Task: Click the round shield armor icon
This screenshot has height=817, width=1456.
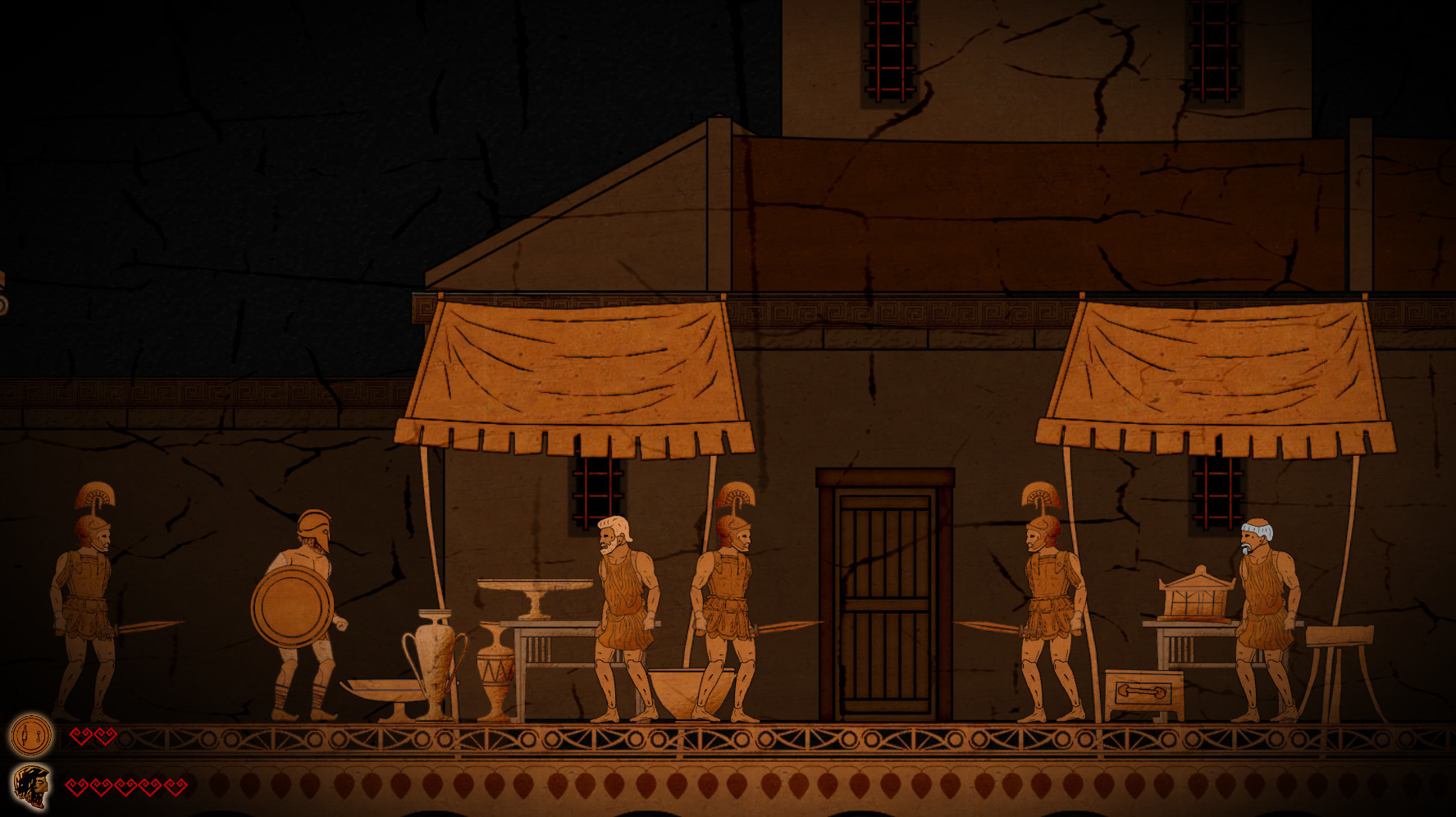Action: [x=31, y=735]
